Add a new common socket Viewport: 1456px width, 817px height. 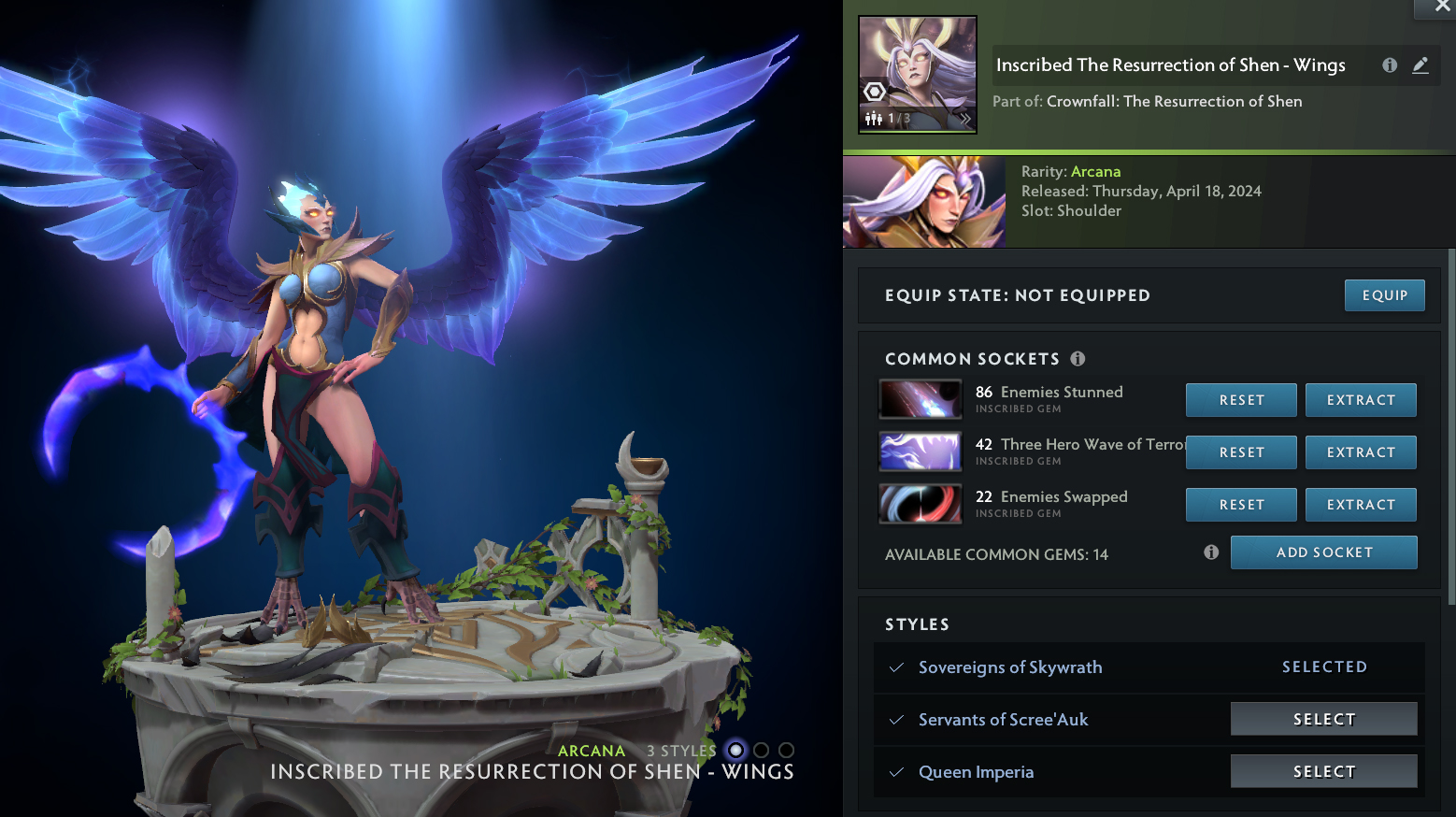[x=1323, y=552]
